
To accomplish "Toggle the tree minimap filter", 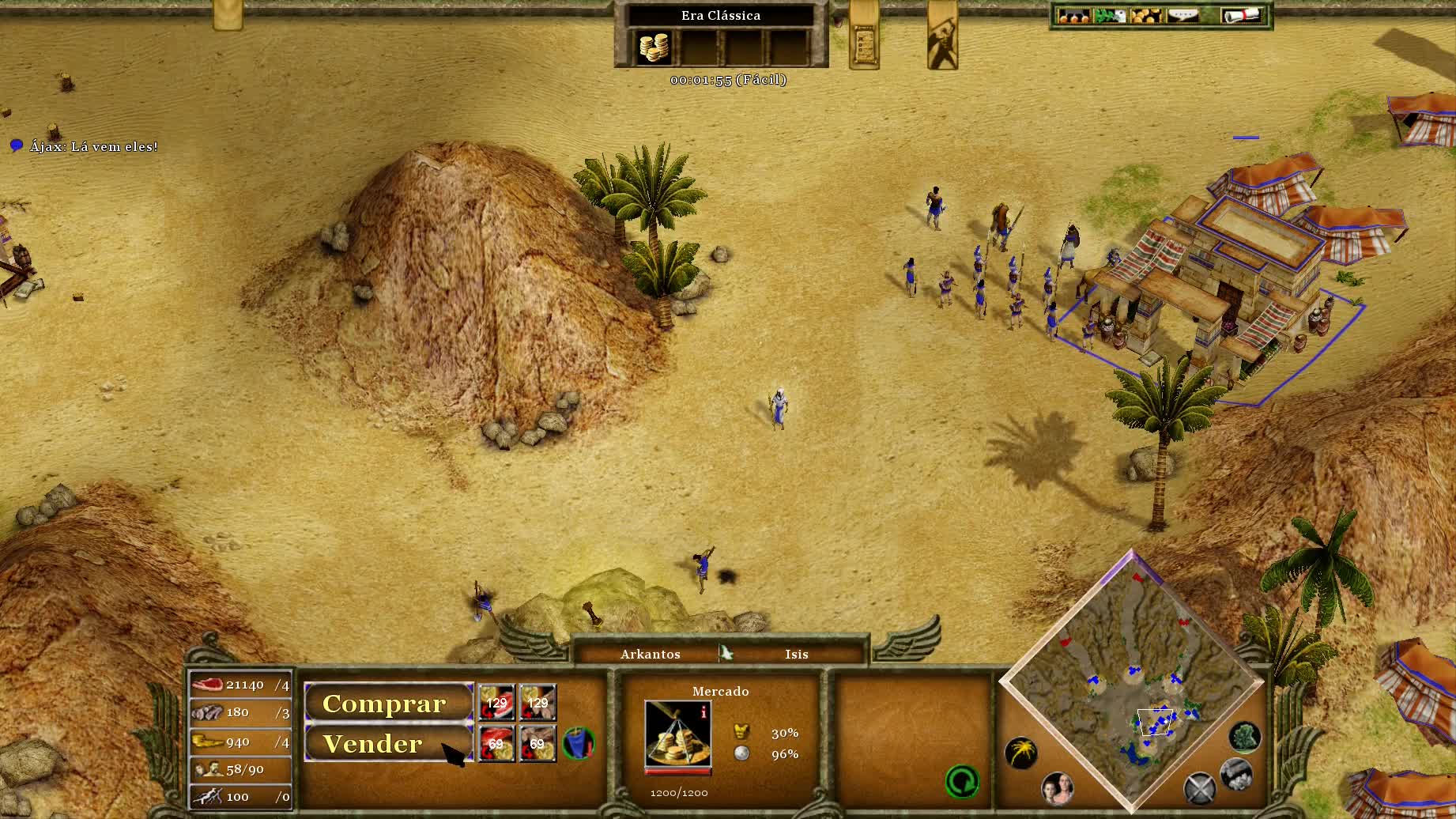I will 1245,737.
